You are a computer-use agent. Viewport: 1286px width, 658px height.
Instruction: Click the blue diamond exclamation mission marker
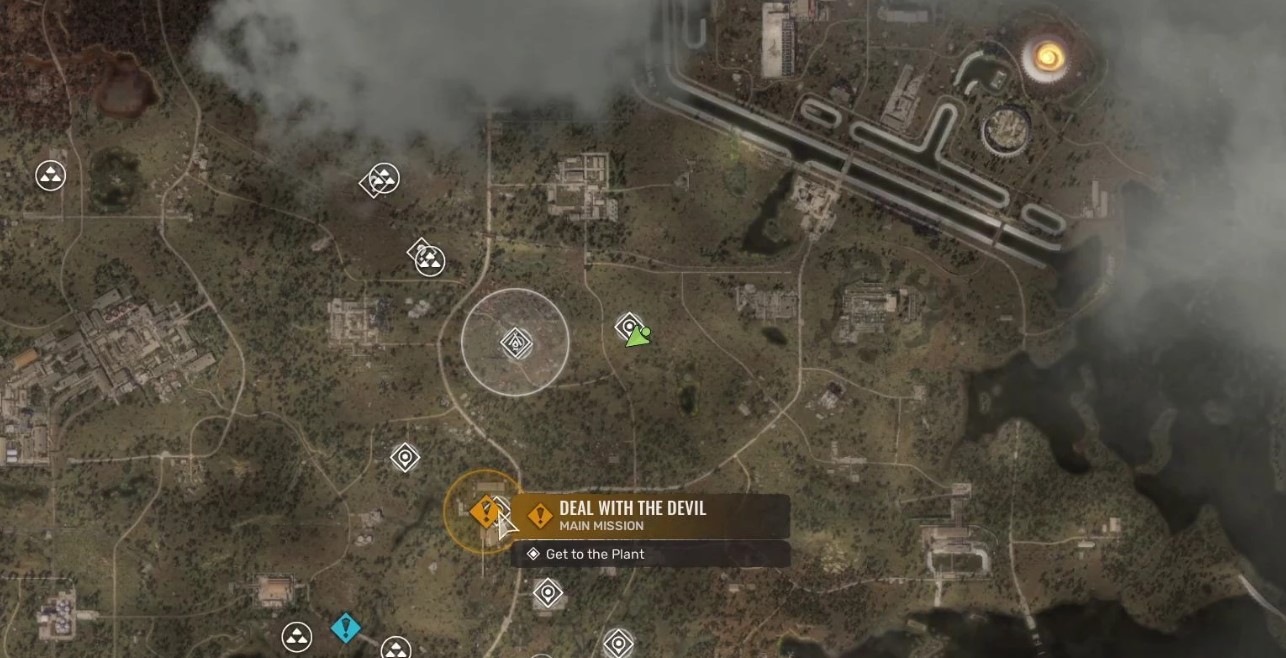(x=345, y=628)
